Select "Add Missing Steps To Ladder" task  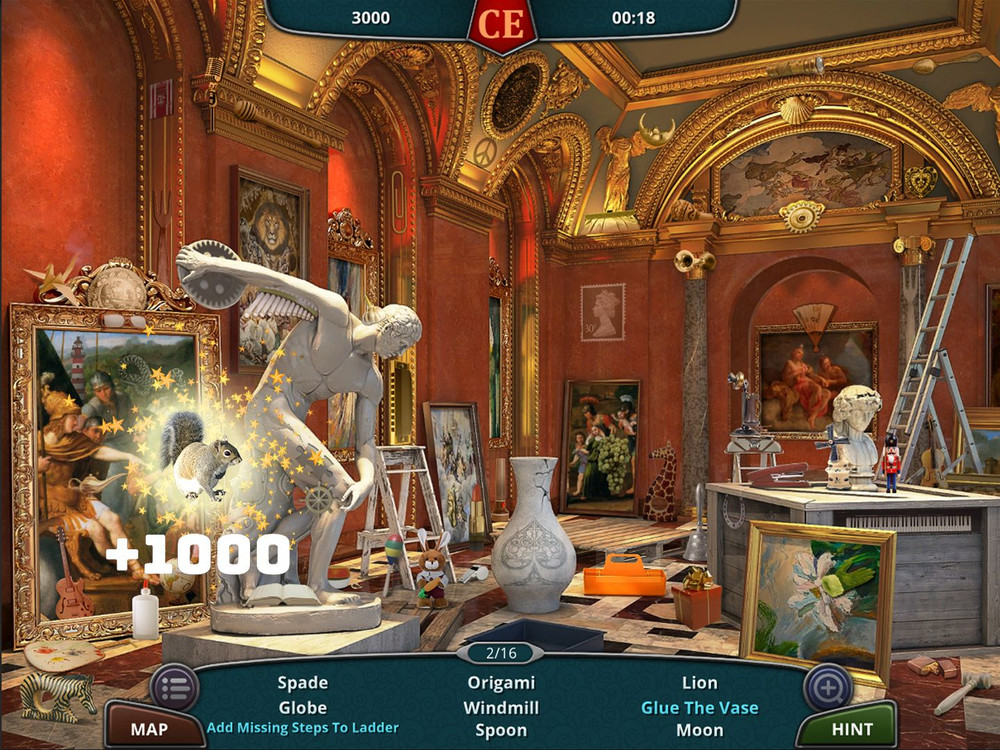click(x=302, y=728)
